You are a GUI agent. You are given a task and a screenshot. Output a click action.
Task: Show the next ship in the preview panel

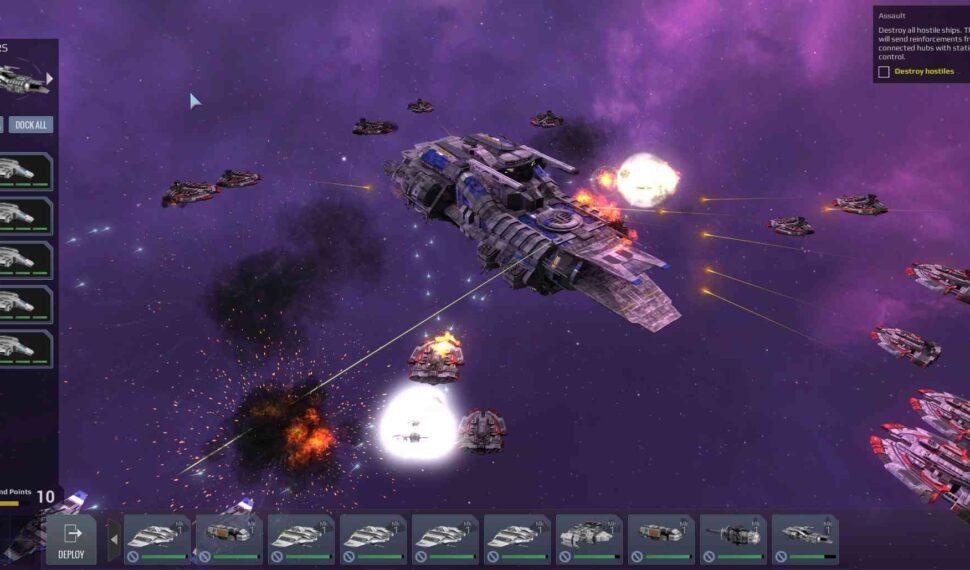(49, 78)
